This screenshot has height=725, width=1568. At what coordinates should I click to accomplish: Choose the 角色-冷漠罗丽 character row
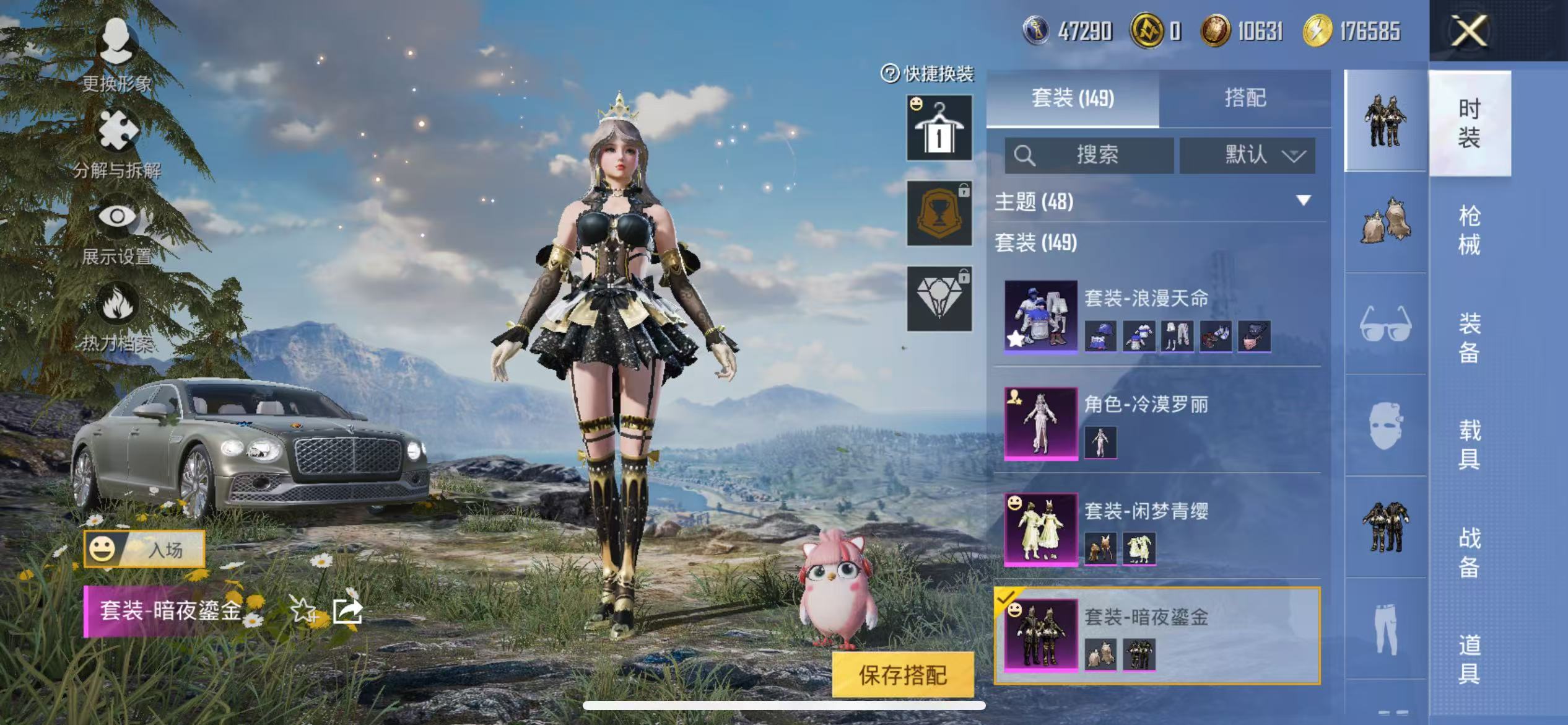coord(1157,423)
